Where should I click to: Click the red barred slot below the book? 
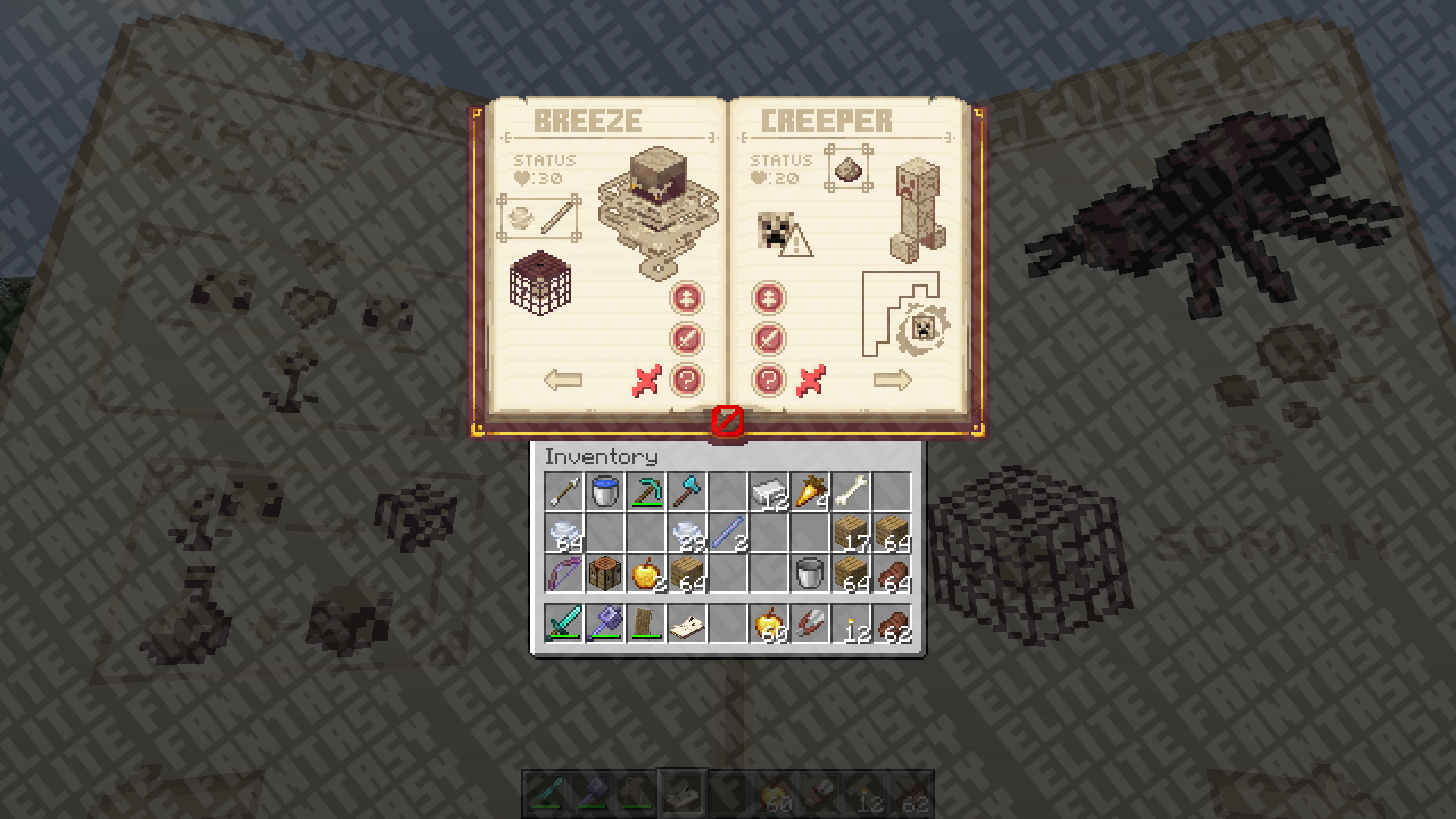[x=728, y=421]
